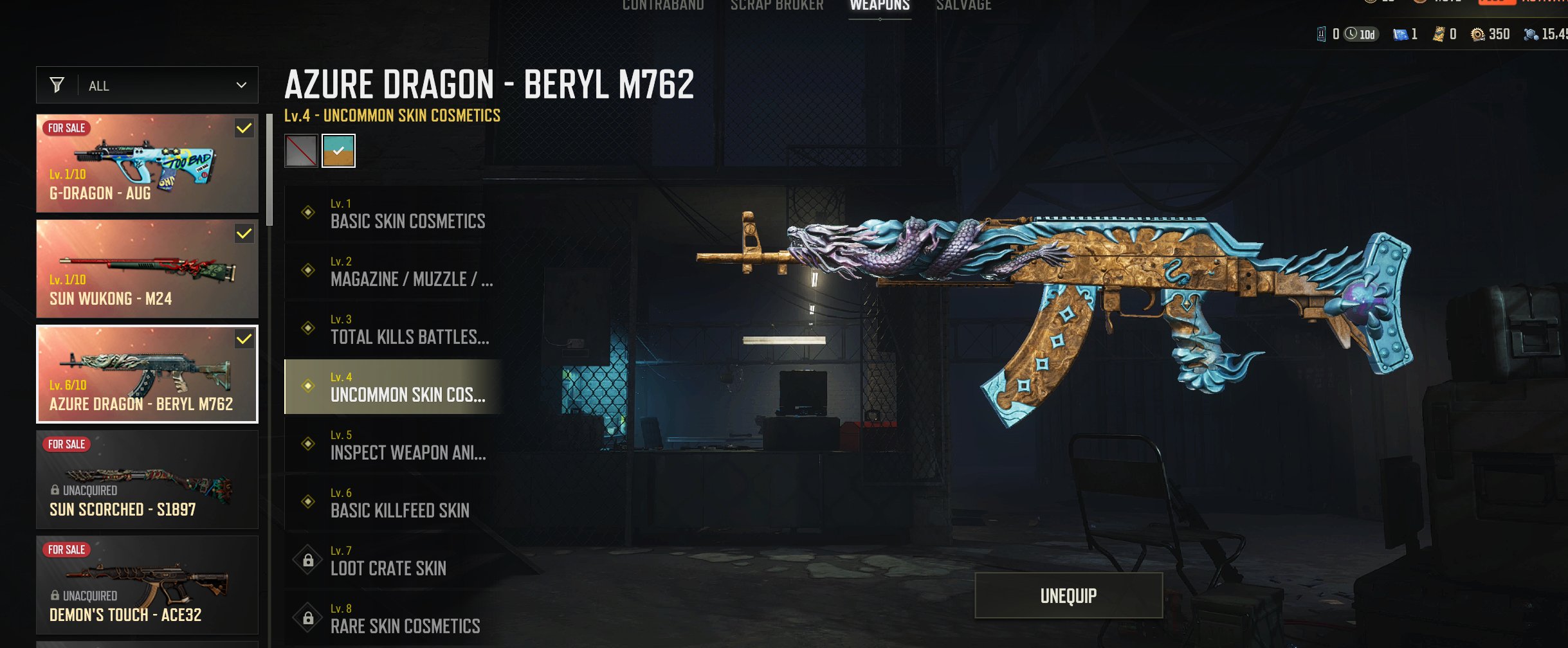Image resolution: width=1568 pixels, height=648 pixels.
Task: Go to the Salvage tab
Action: [963, 6]
